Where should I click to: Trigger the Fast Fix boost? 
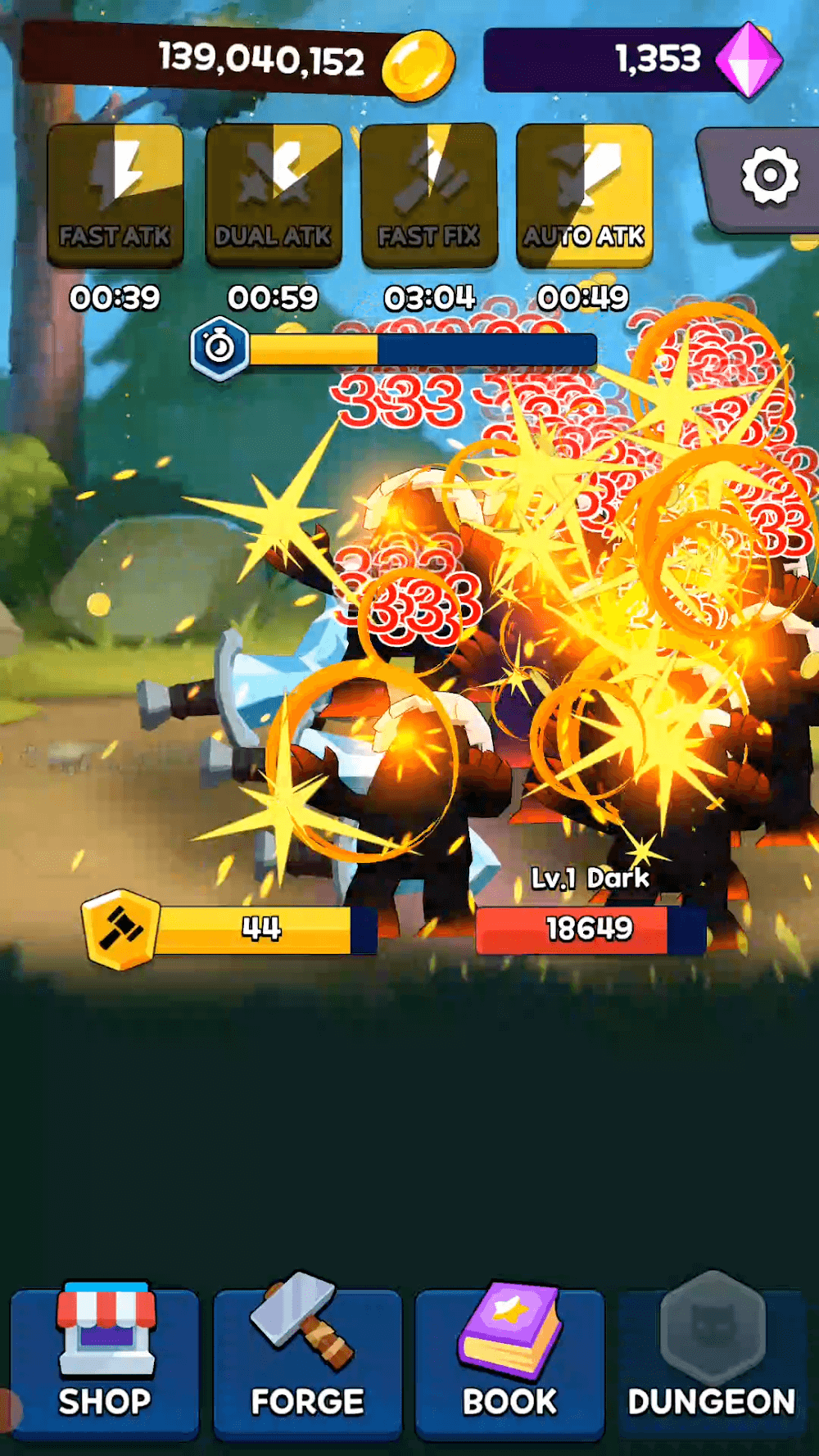pyautogui.click(x=429, y=196)
